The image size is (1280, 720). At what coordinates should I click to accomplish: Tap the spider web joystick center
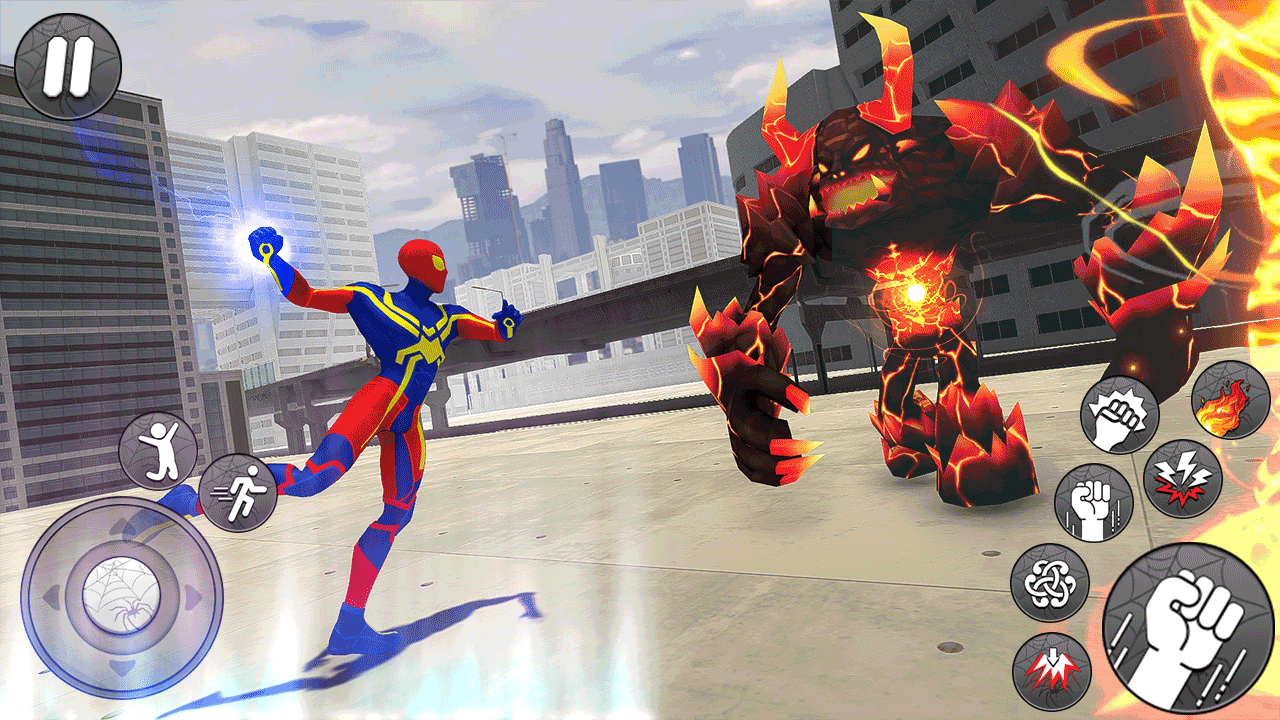pos(121,597)
